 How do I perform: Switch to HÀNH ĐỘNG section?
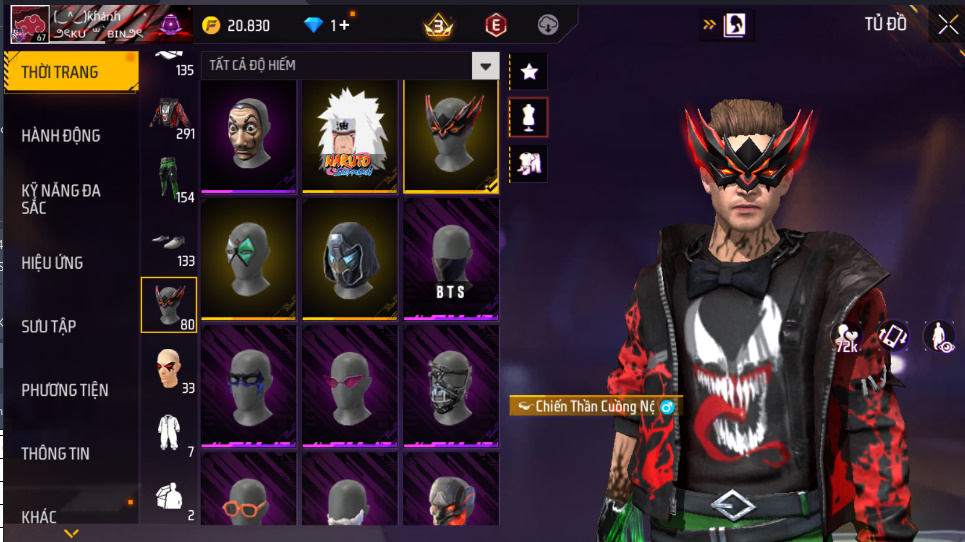pyautogui.click(x=62, y=135)
